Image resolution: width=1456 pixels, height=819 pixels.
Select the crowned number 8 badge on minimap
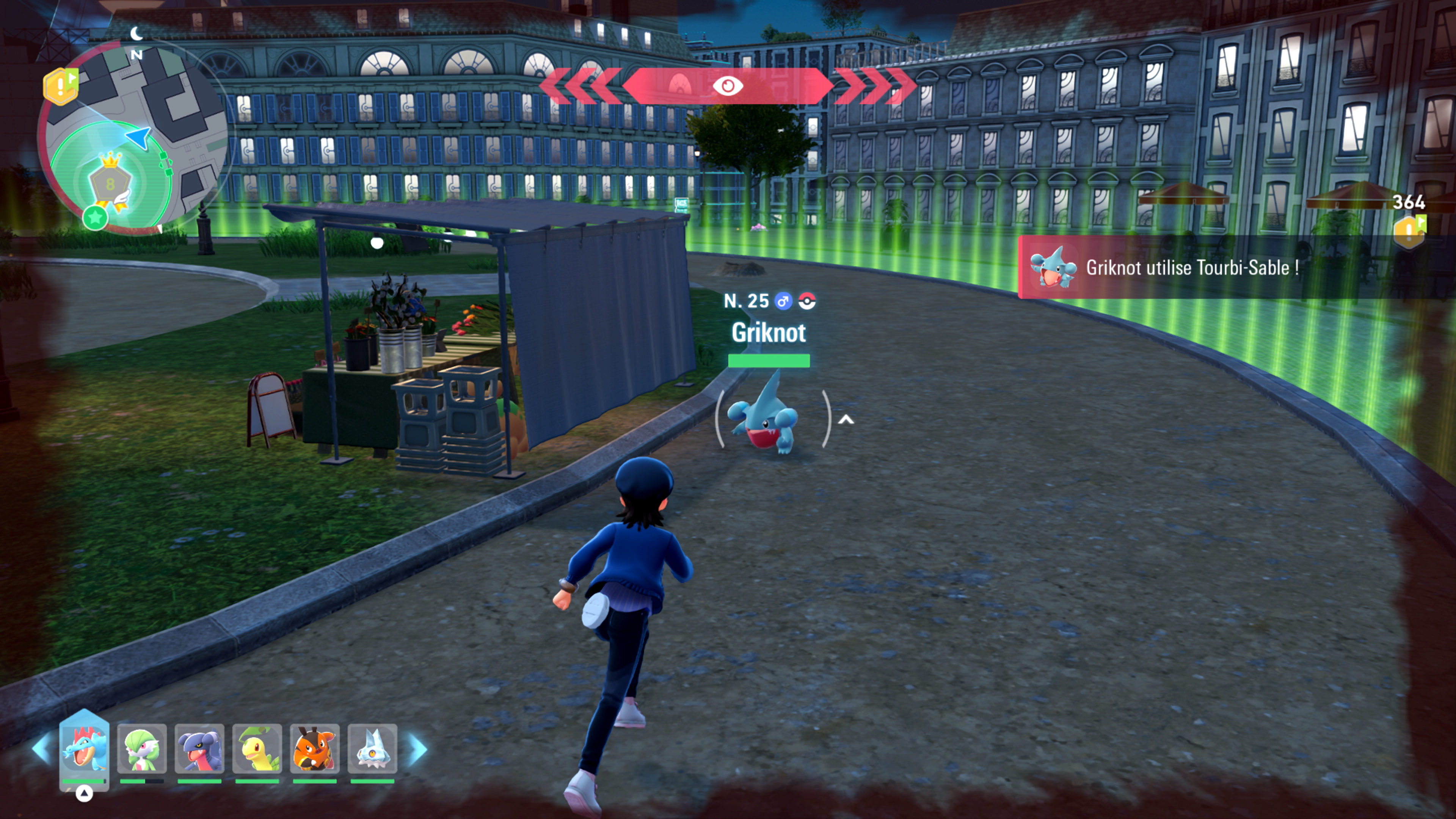[x=110, y=182]
